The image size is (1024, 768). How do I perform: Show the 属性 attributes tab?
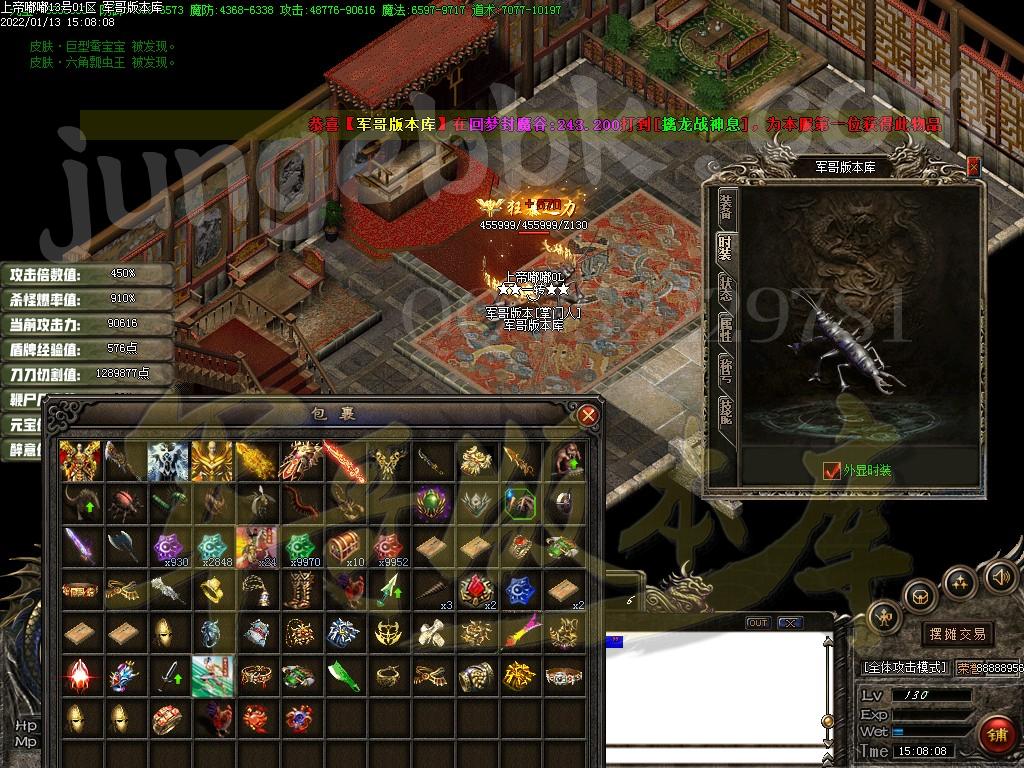tap(726, 328)
